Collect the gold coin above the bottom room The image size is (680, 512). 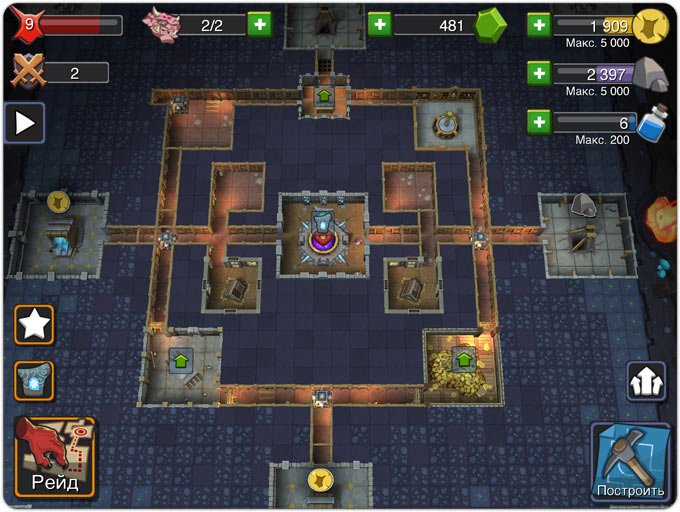click(x=320, y=479)
